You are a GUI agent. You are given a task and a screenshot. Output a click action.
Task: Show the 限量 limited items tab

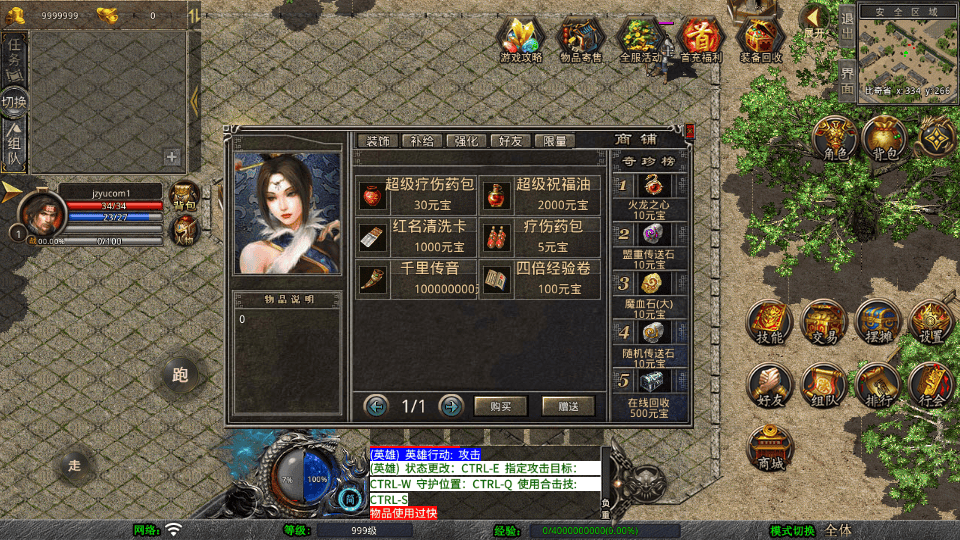554,141
